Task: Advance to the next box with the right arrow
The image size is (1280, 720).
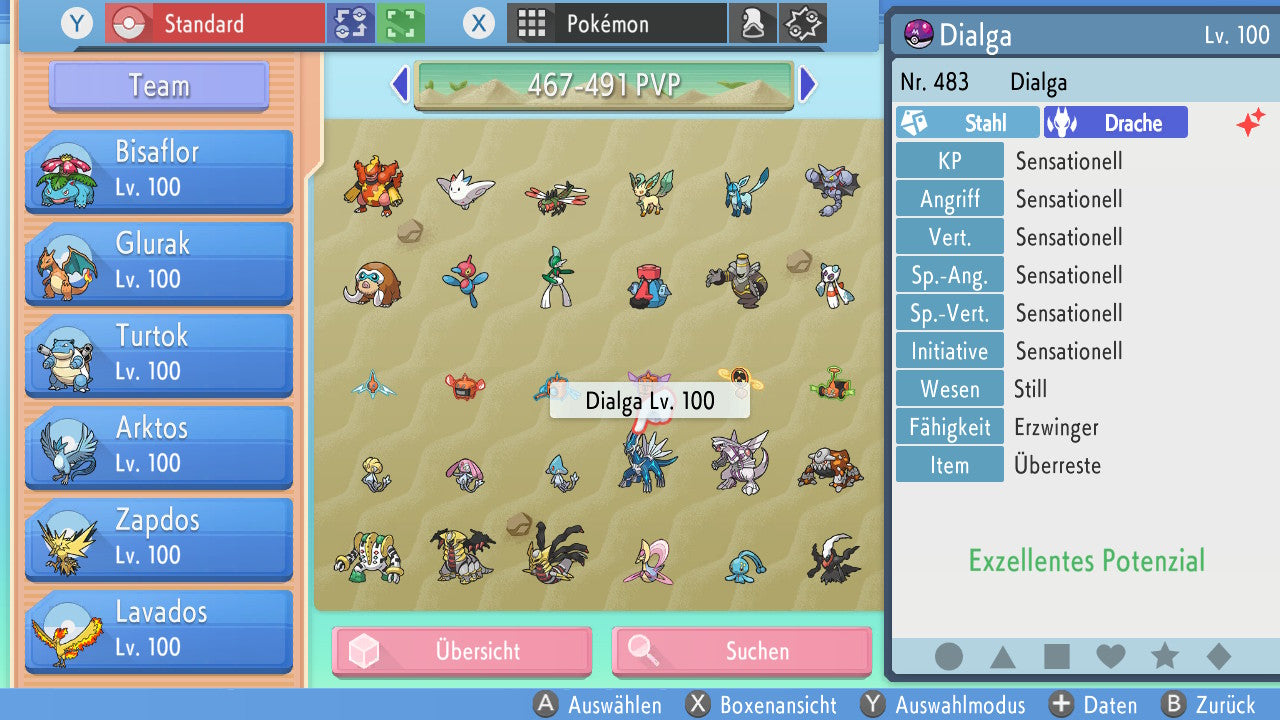Action: (808, 87)
